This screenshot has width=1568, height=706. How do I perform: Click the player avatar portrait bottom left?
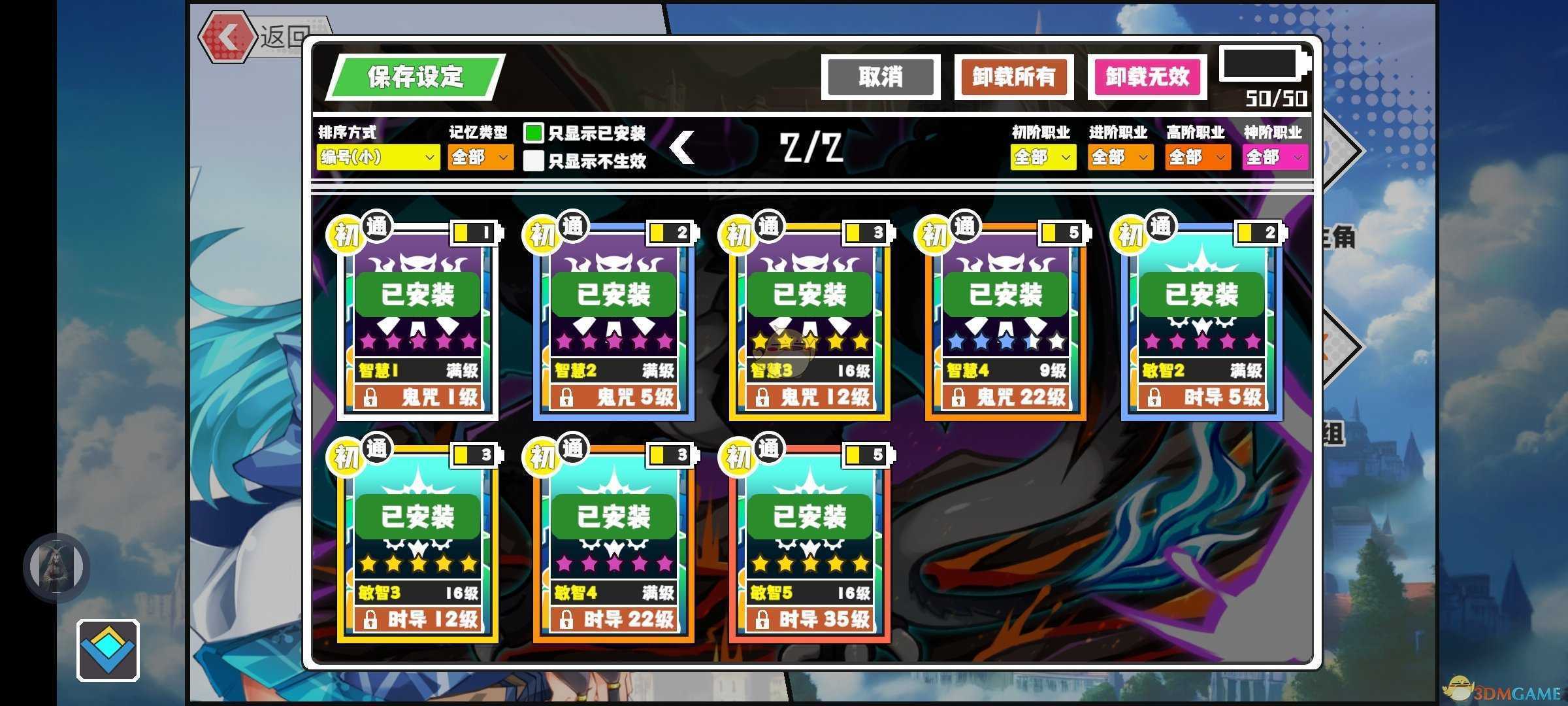tap(56, 567)
